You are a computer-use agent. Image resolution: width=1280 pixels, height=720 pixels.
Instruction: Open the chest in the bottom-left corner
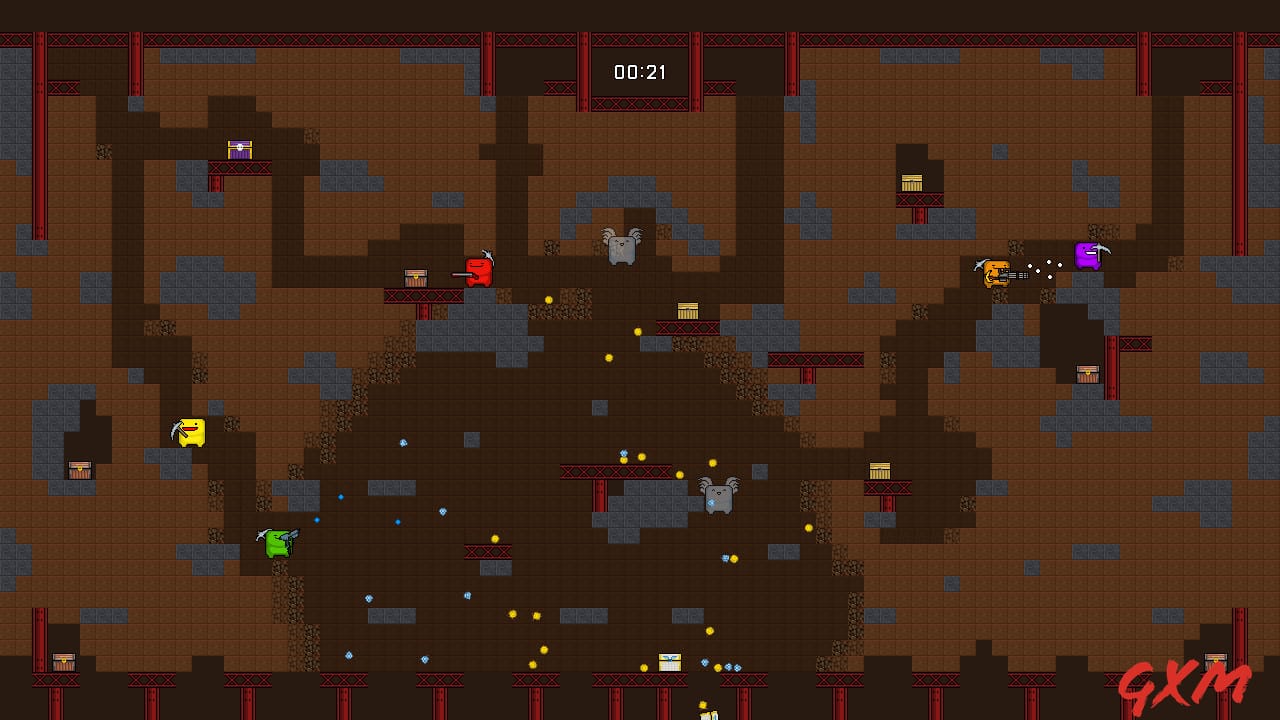tap(62, 662)
